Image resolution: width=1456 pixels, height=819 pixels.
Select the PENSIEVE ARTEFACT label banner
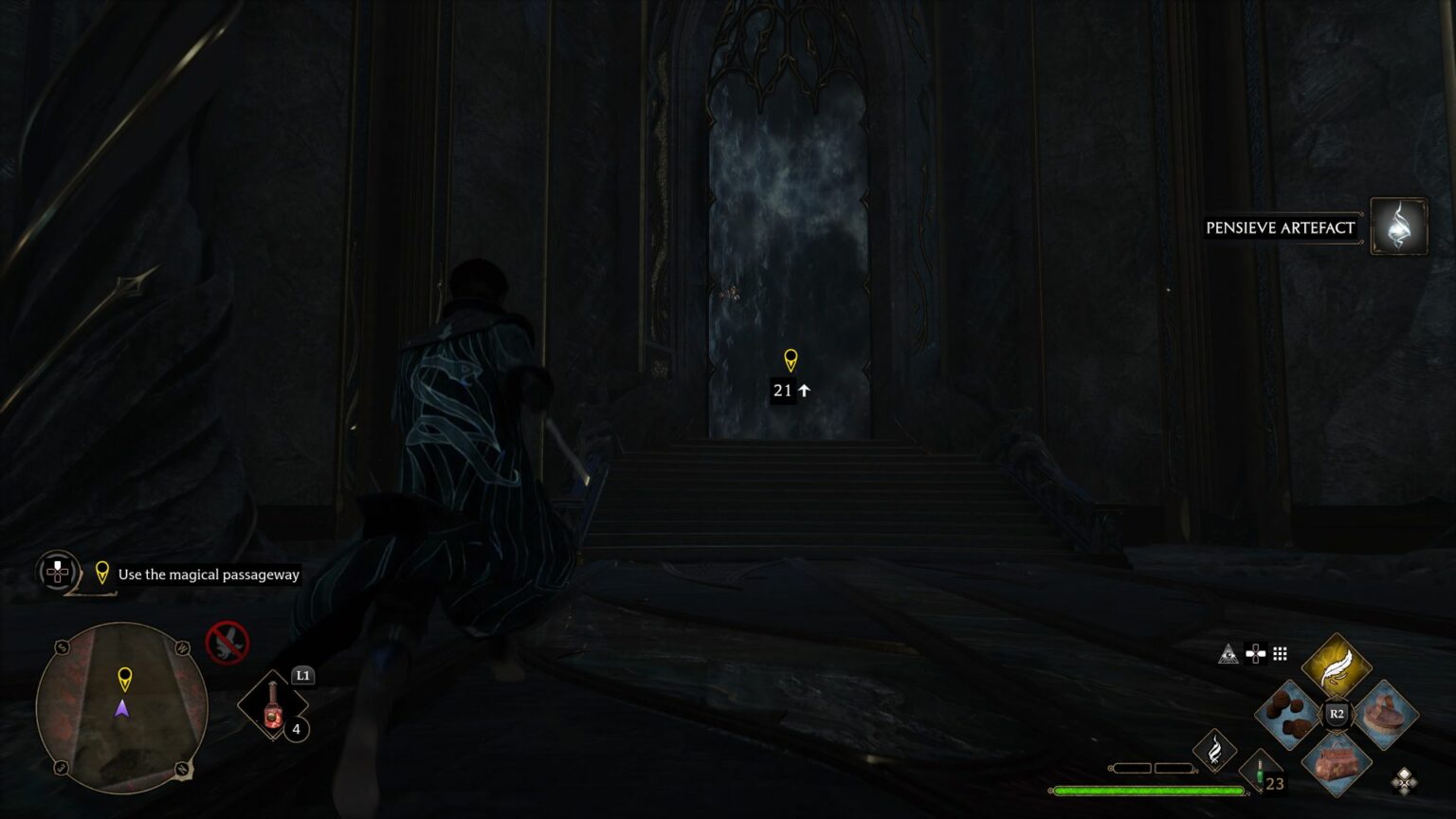[x=1280, y=227]
